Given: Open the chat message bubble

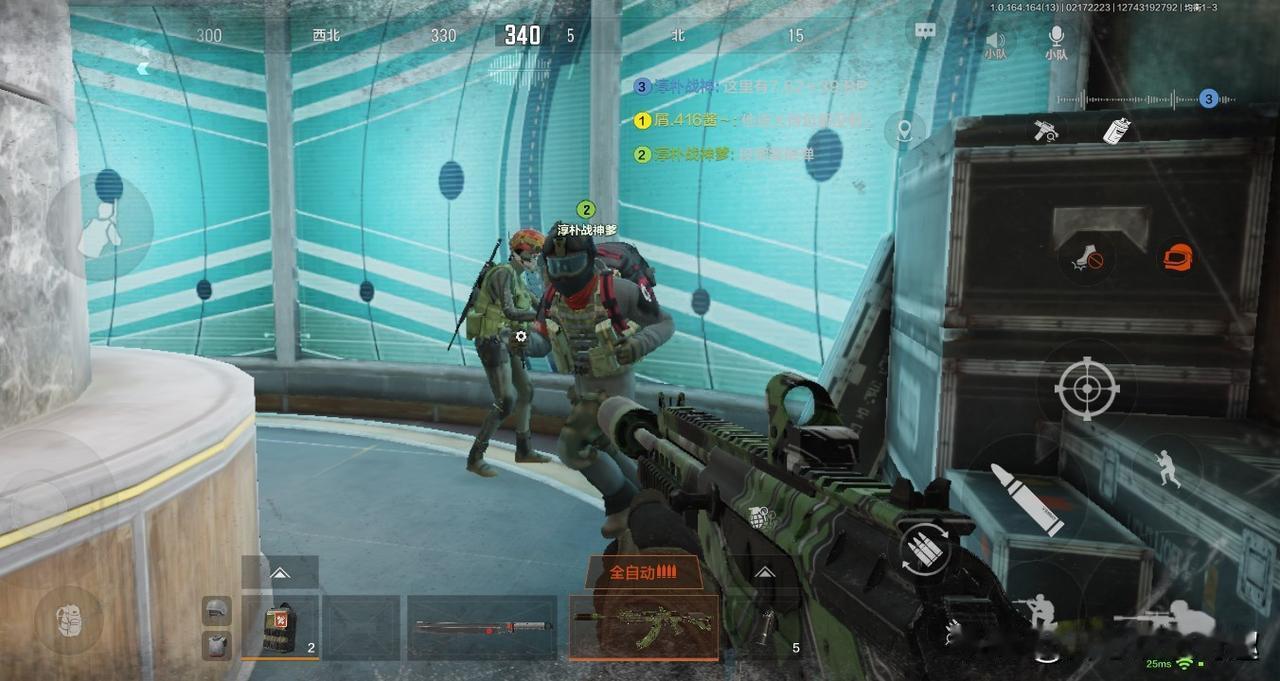Looking at the screenshot, I should tap(925, 31).
